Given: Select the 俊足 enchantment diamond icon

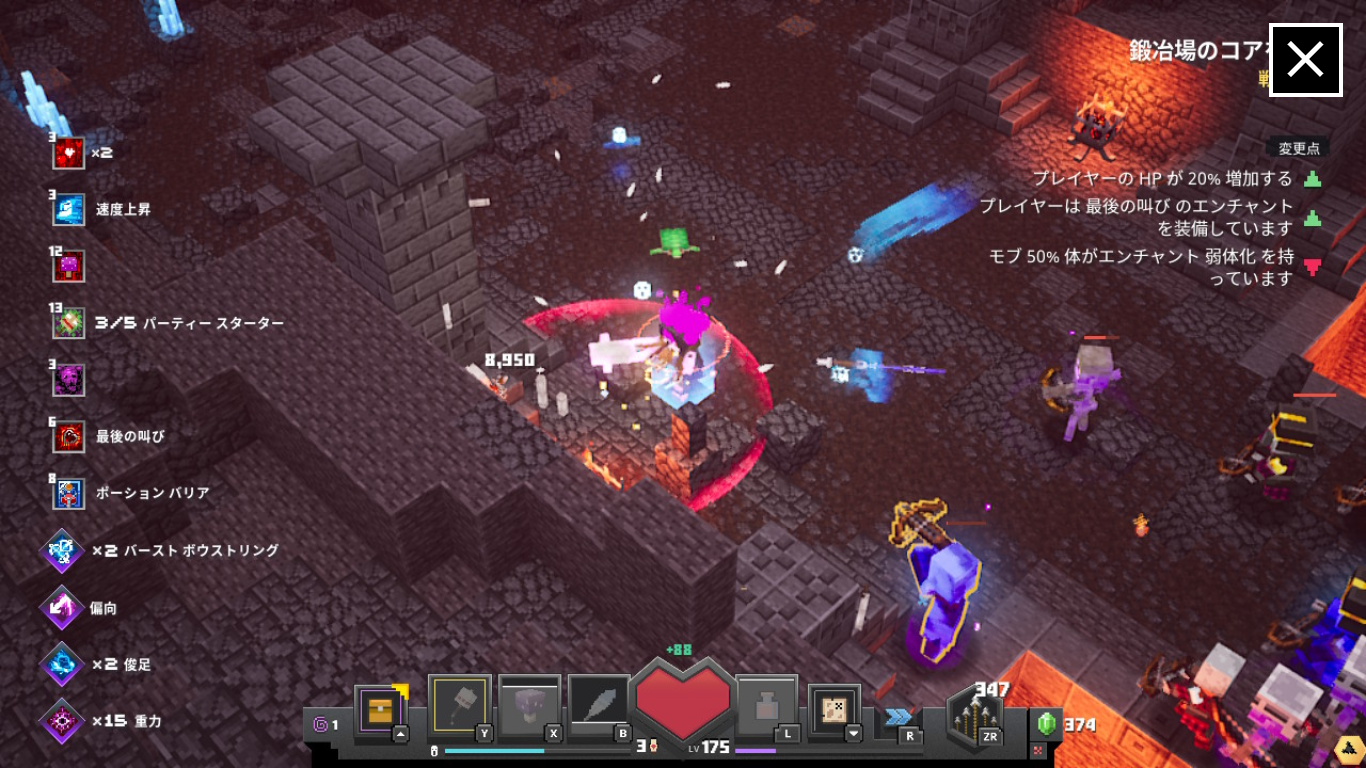Looking at the screenshot, I should 62,664.
